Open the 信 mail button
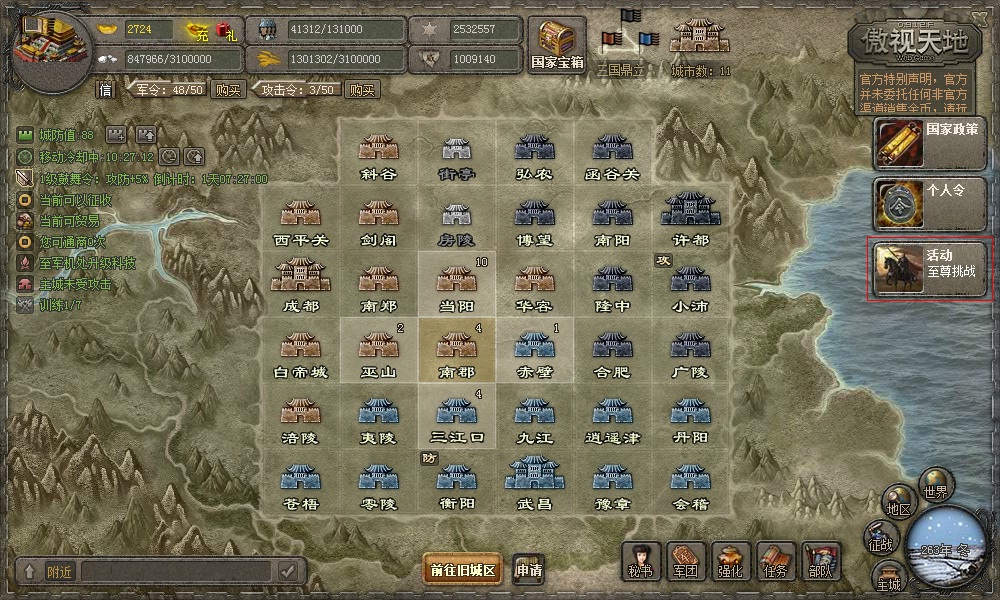Viewport: 1000px width, 600px height. pos(106,90)
